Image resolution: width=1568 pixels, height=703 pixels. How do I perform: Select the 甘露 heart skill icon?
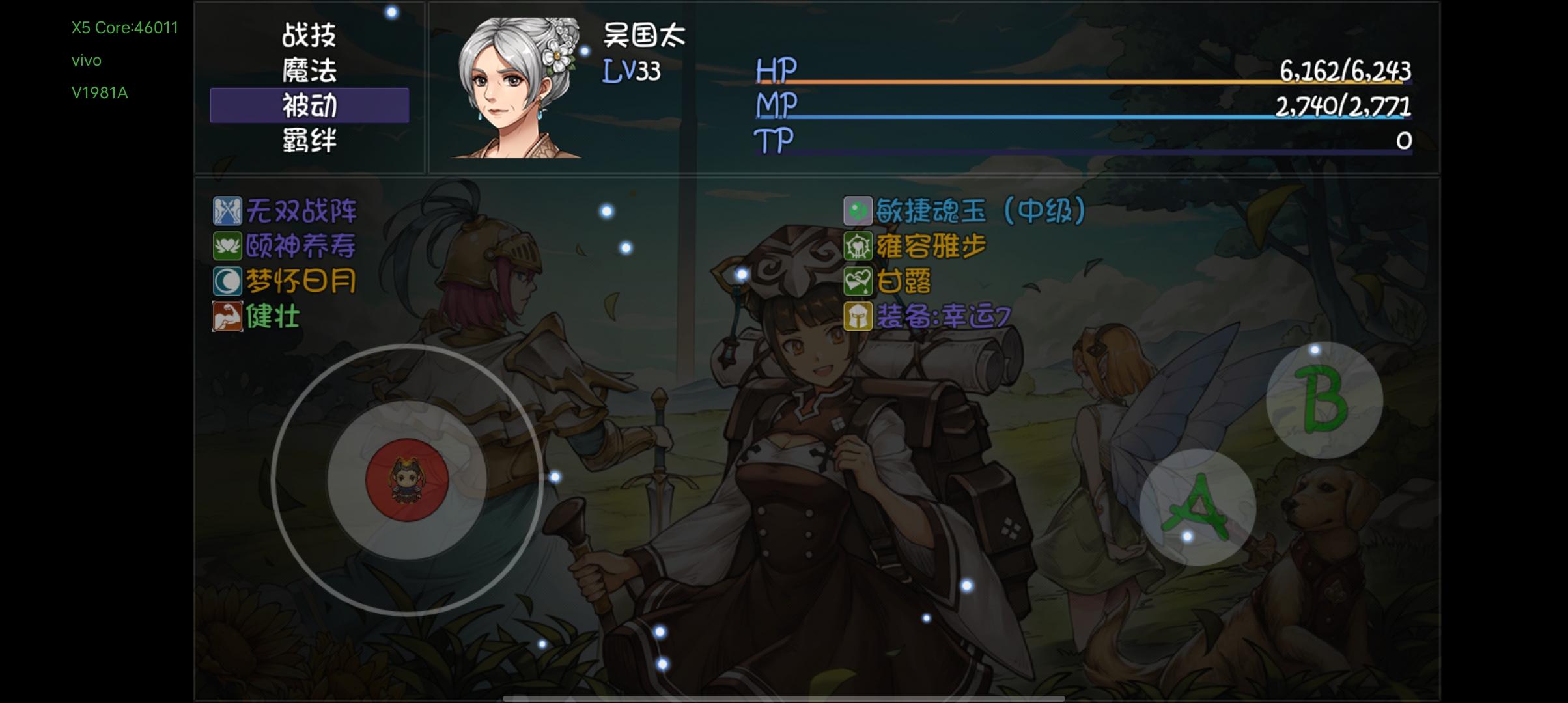(x=859, y=281)
